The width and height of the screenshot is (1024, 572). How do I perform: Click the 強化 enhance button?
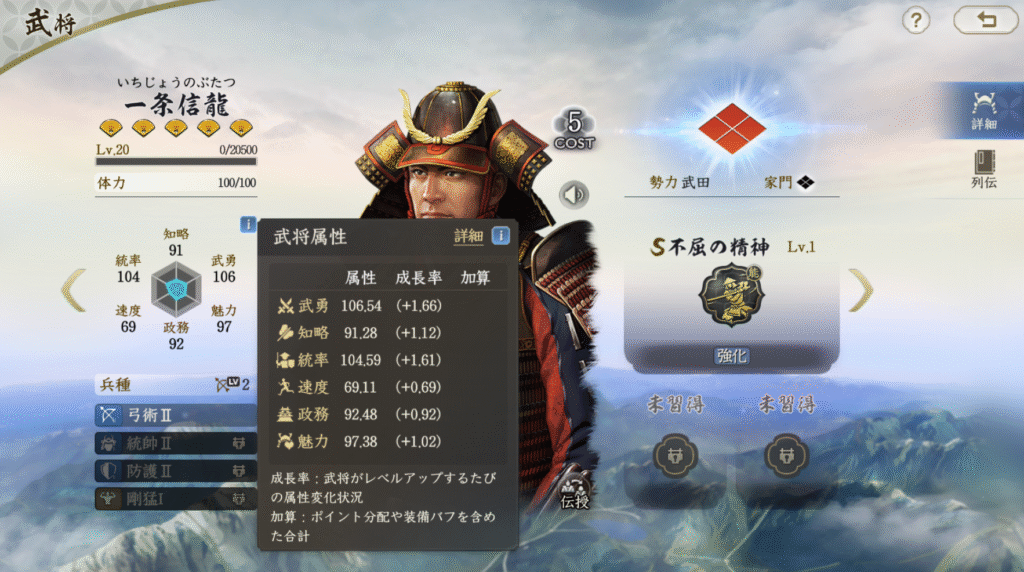[x=731, y=356]
